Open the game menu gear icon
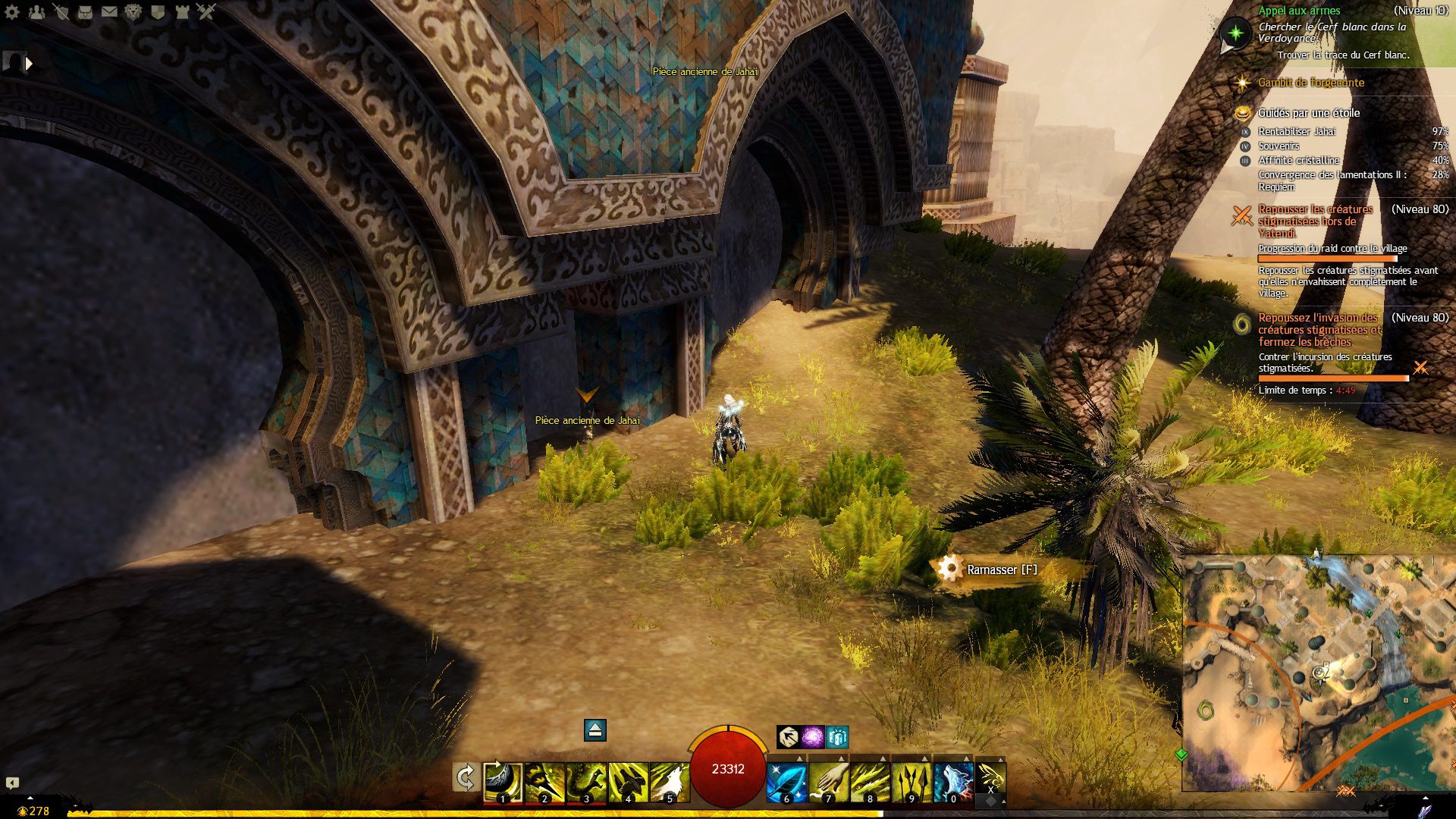Viewport: 1456px width, 819px height. (12, 11)
